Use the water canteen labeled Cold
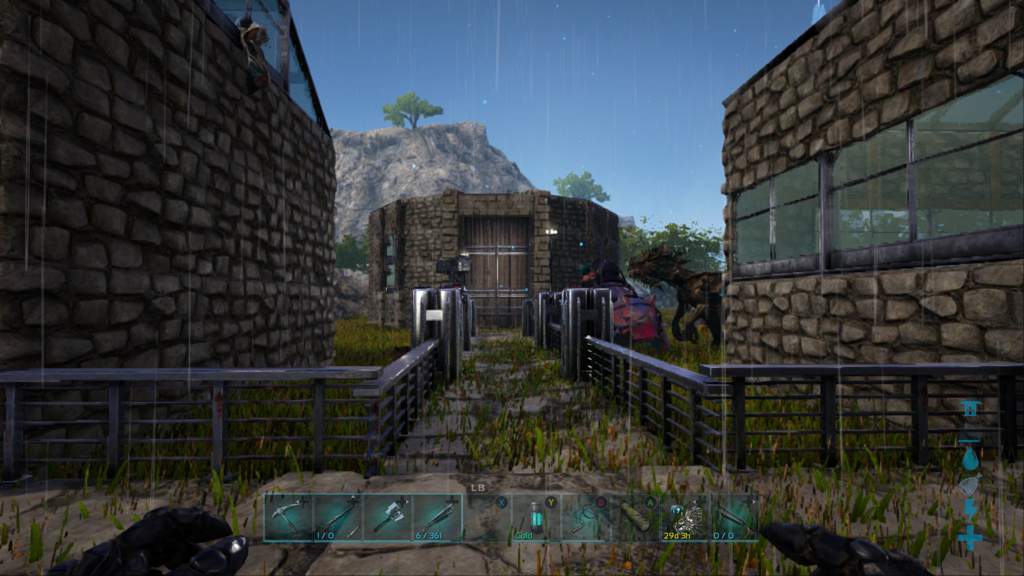1024x576 pixels. 537,517
